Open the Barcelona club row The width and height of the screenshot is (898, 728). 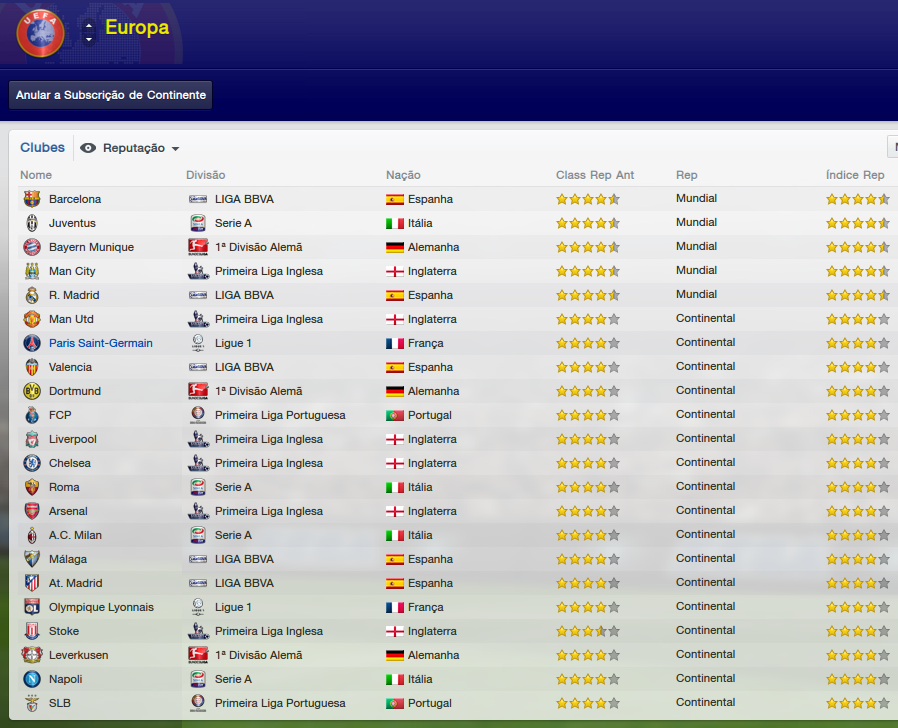(x=75, y=199)
